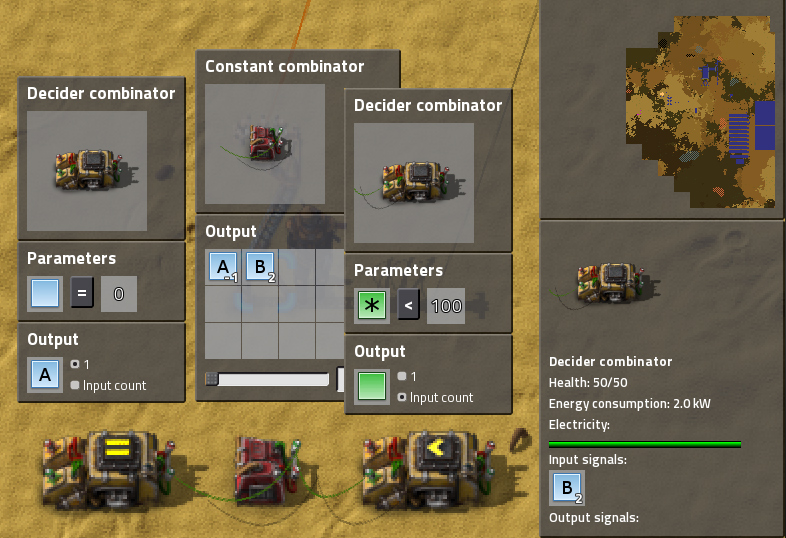Click the empty blue input signal slot
This screenshot has height=538, width=786.
(x=45, y=294)
